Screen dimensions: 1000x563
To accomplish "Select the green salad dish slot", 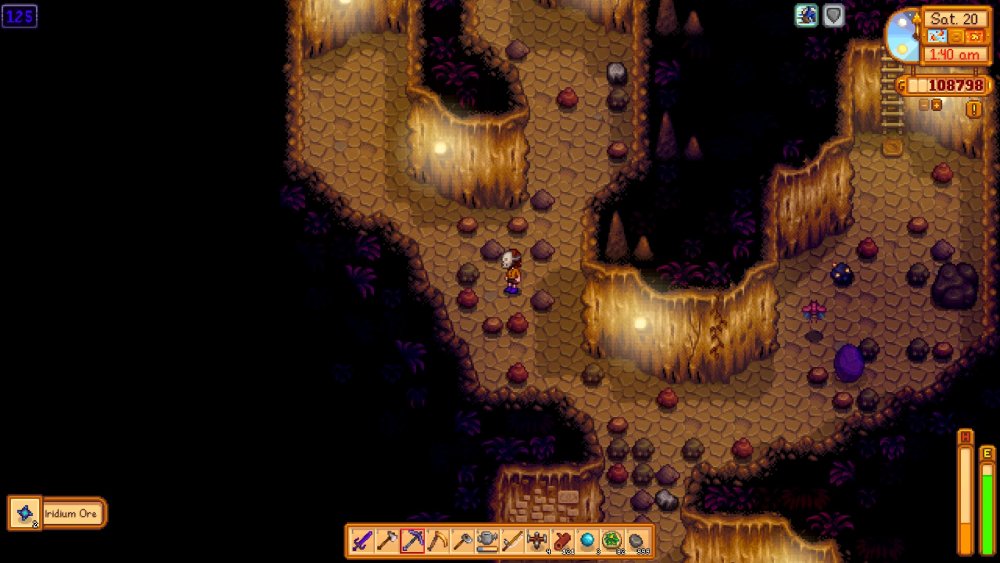I will tap(612, 541).
